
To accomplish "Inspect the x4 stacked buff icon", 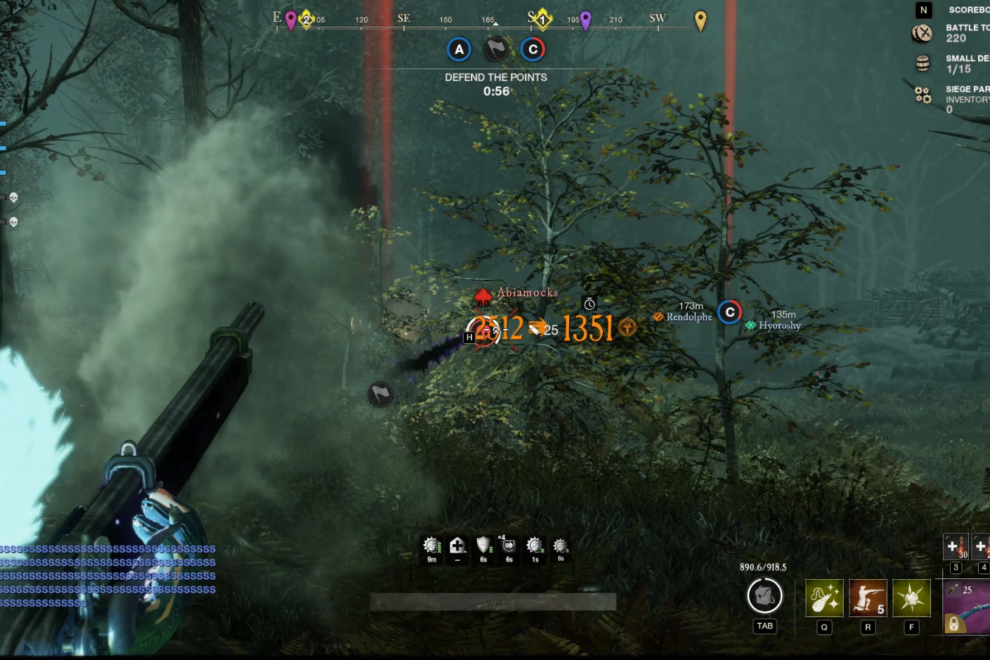I will tap(509, 546).
